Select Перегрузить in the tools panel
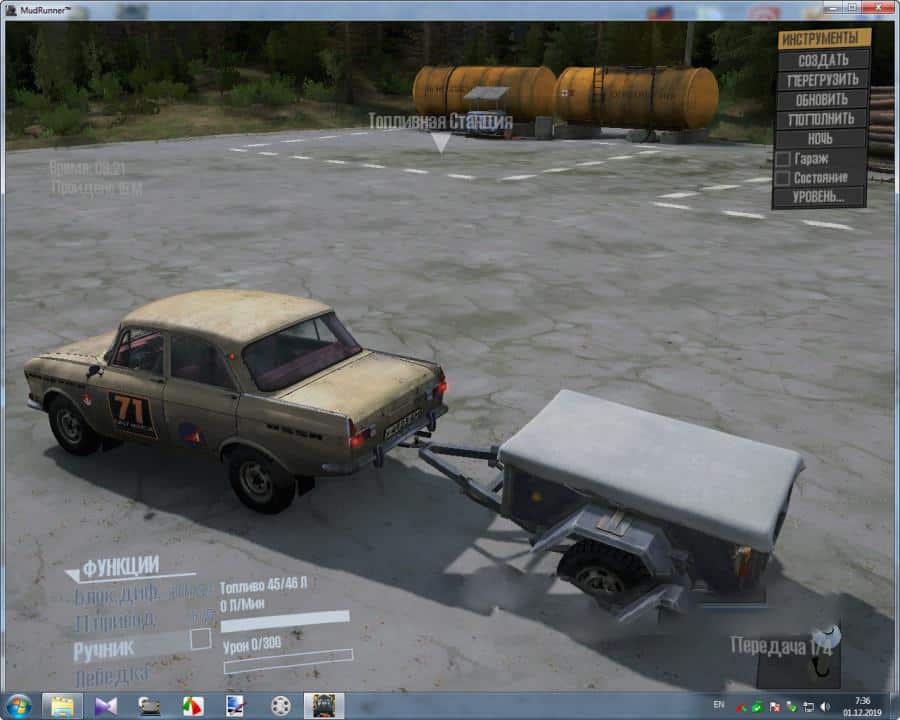The image size is (900, 720). click(823, 80)
